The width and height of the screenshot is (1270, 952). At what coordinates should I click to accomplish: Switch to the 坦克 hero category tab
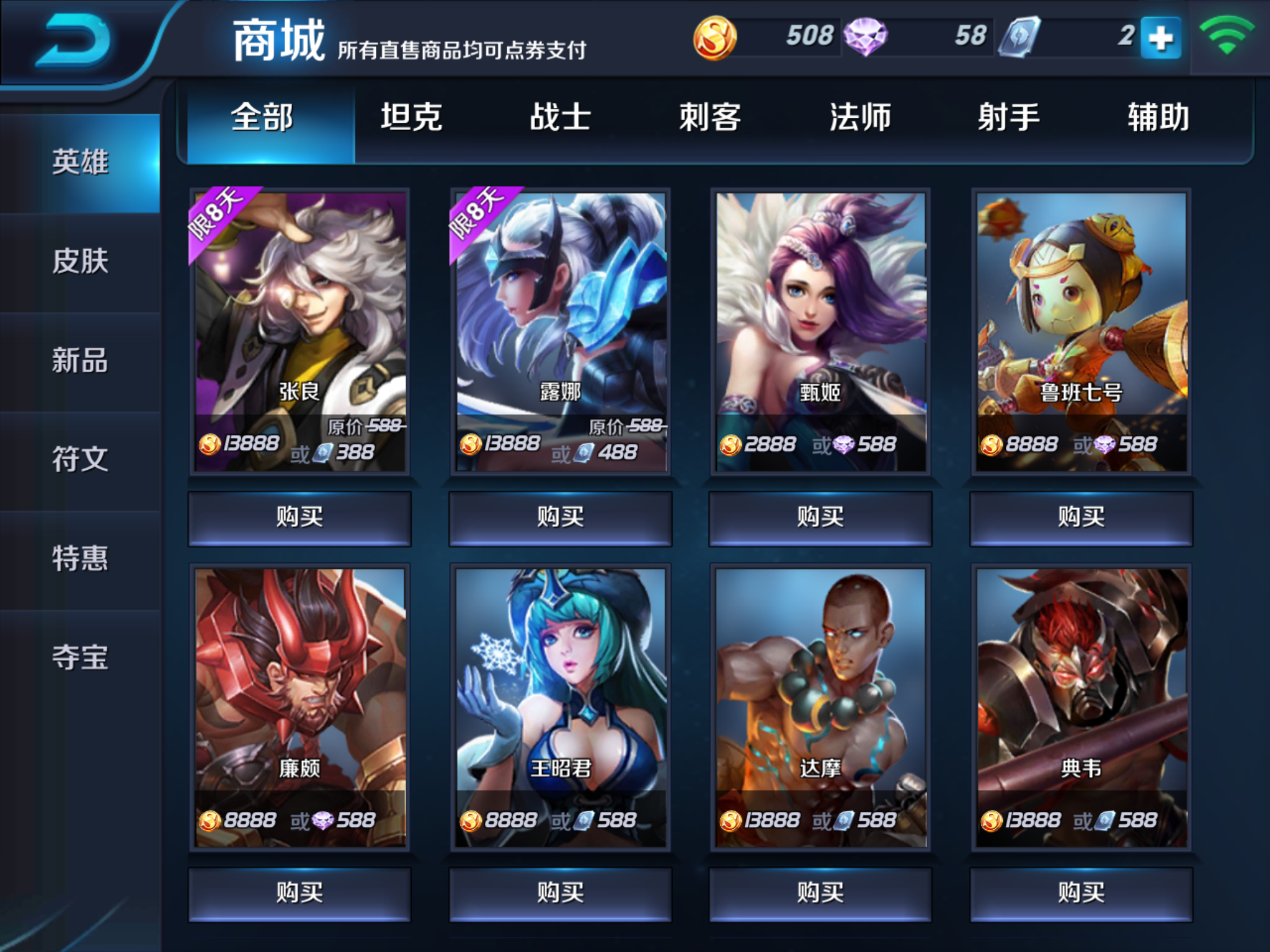pyautogui.click(x=411, y=118)
